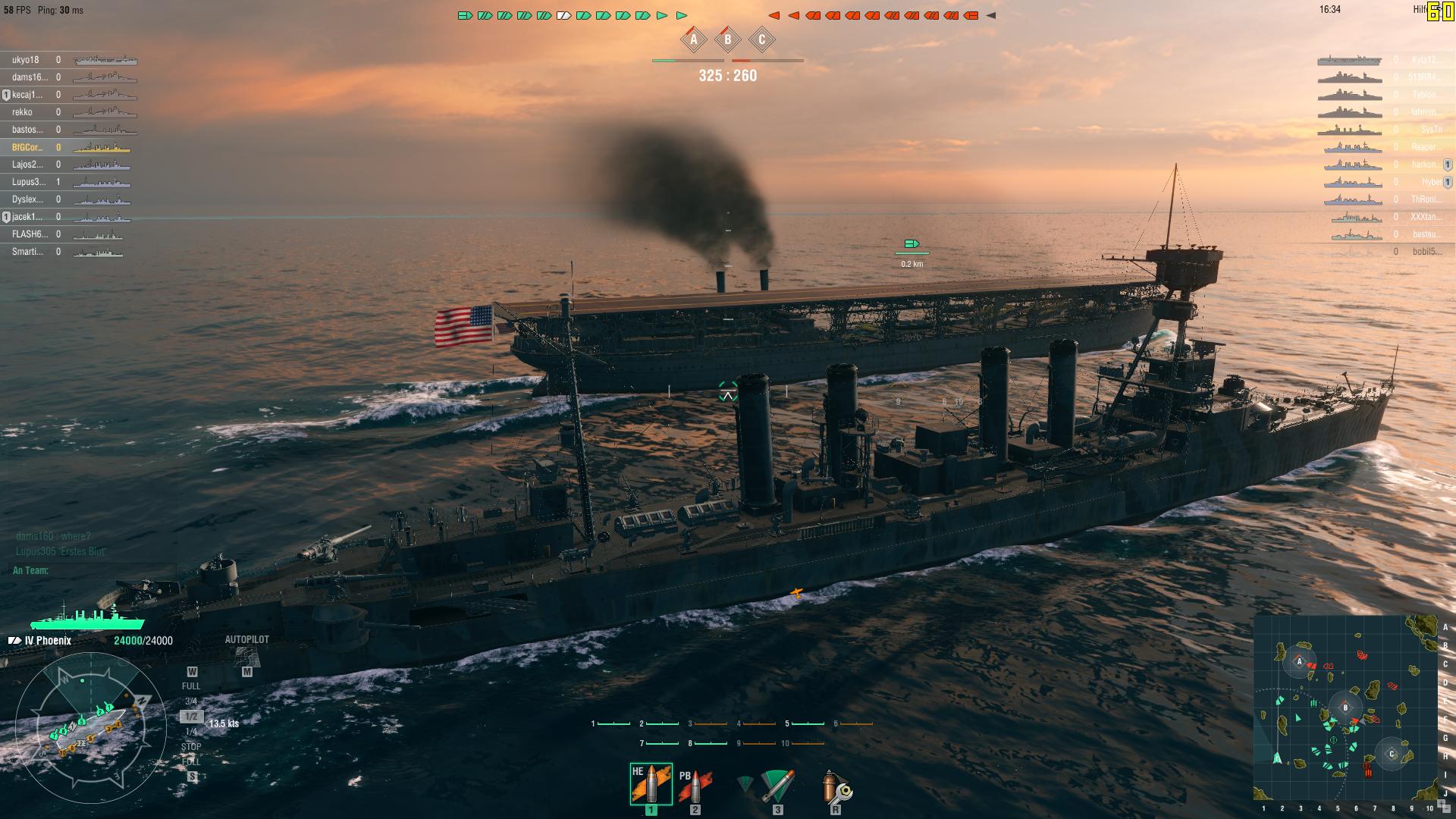The width and height of the screenshot is (1456, 819).
Task: Select capture point B marker at top
Action: click(728, 40)
